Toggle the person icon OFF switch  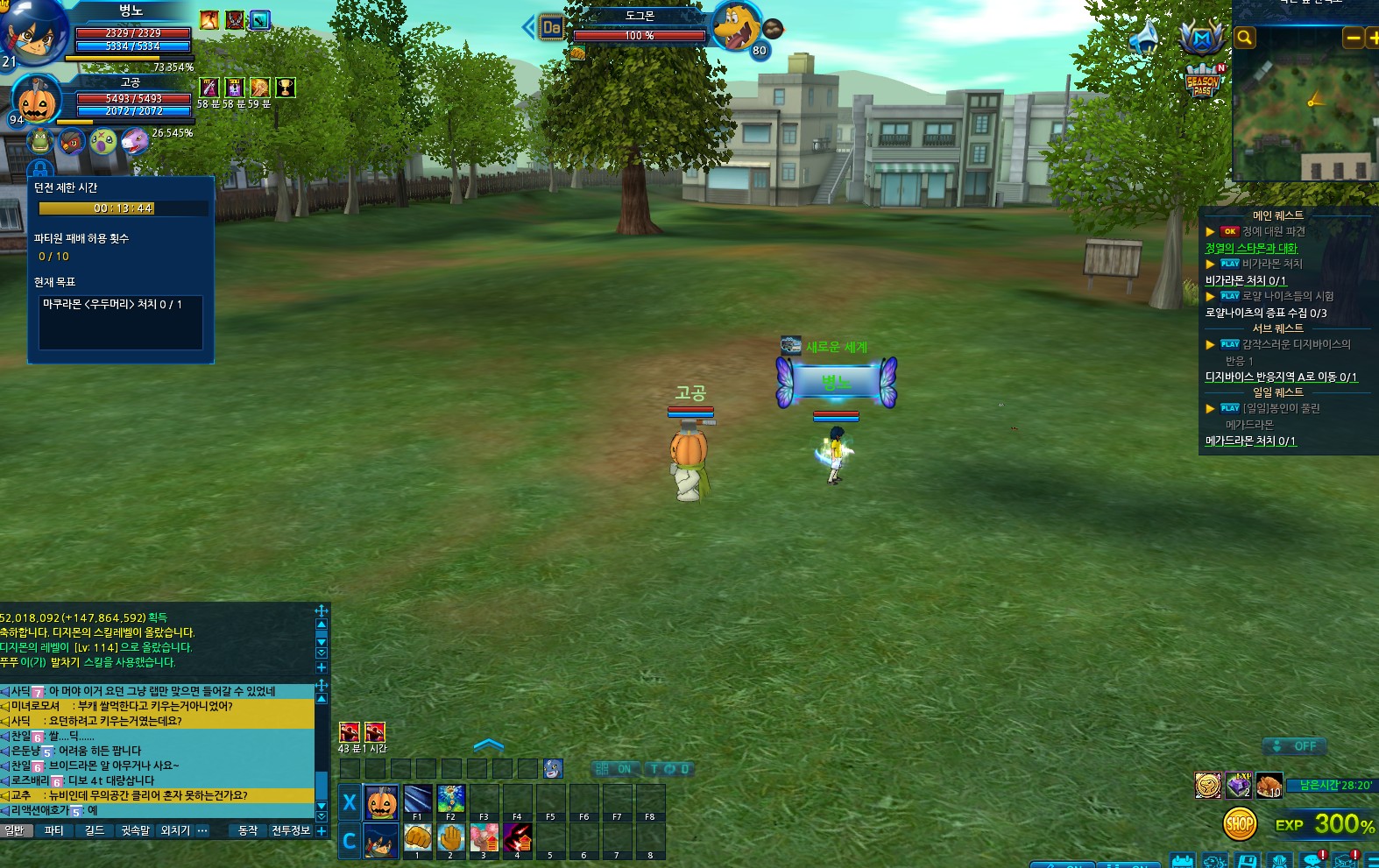point(1294,746)
